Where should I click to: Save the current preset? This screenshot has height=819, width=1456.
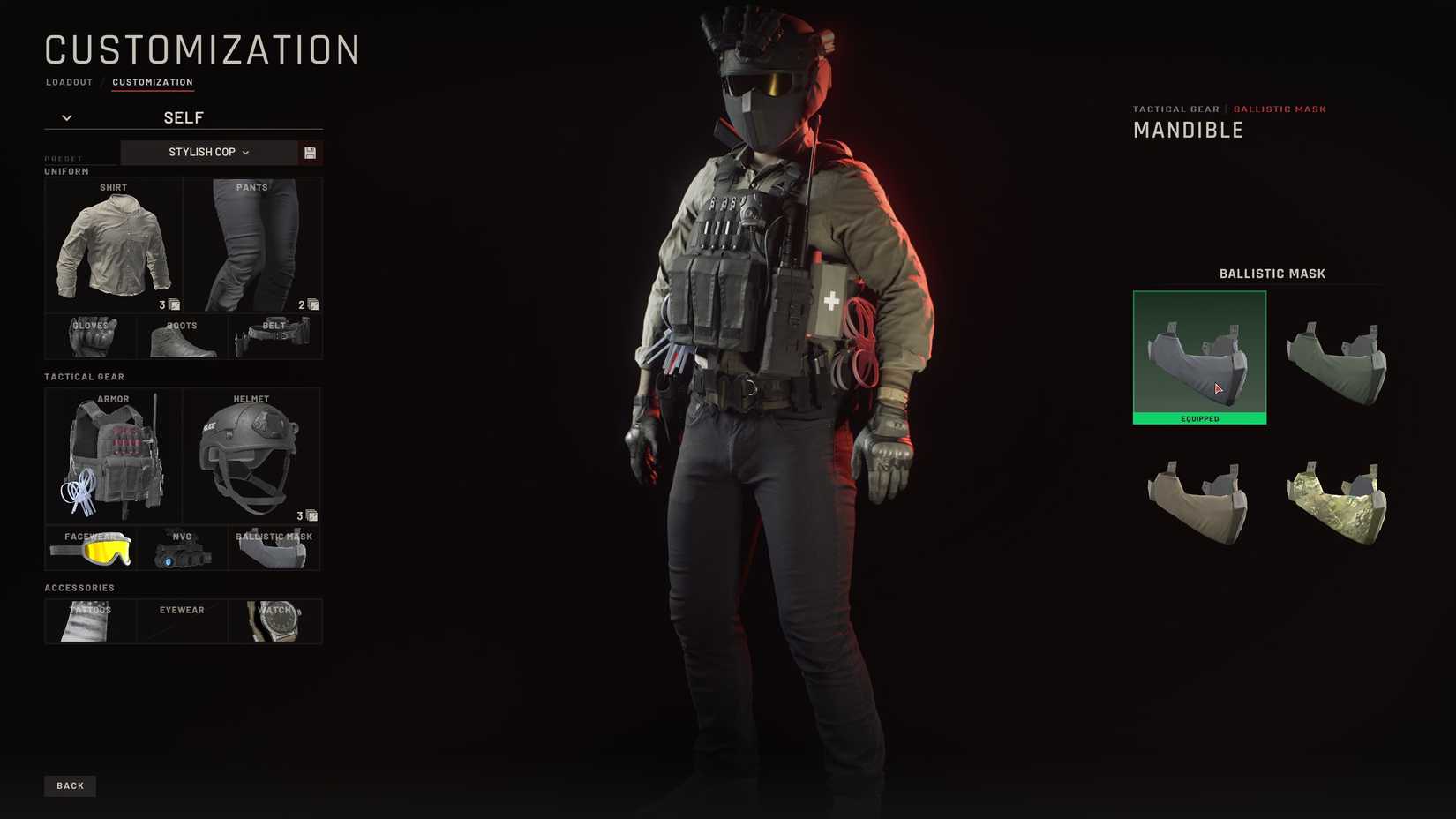[x=311, y=152]
